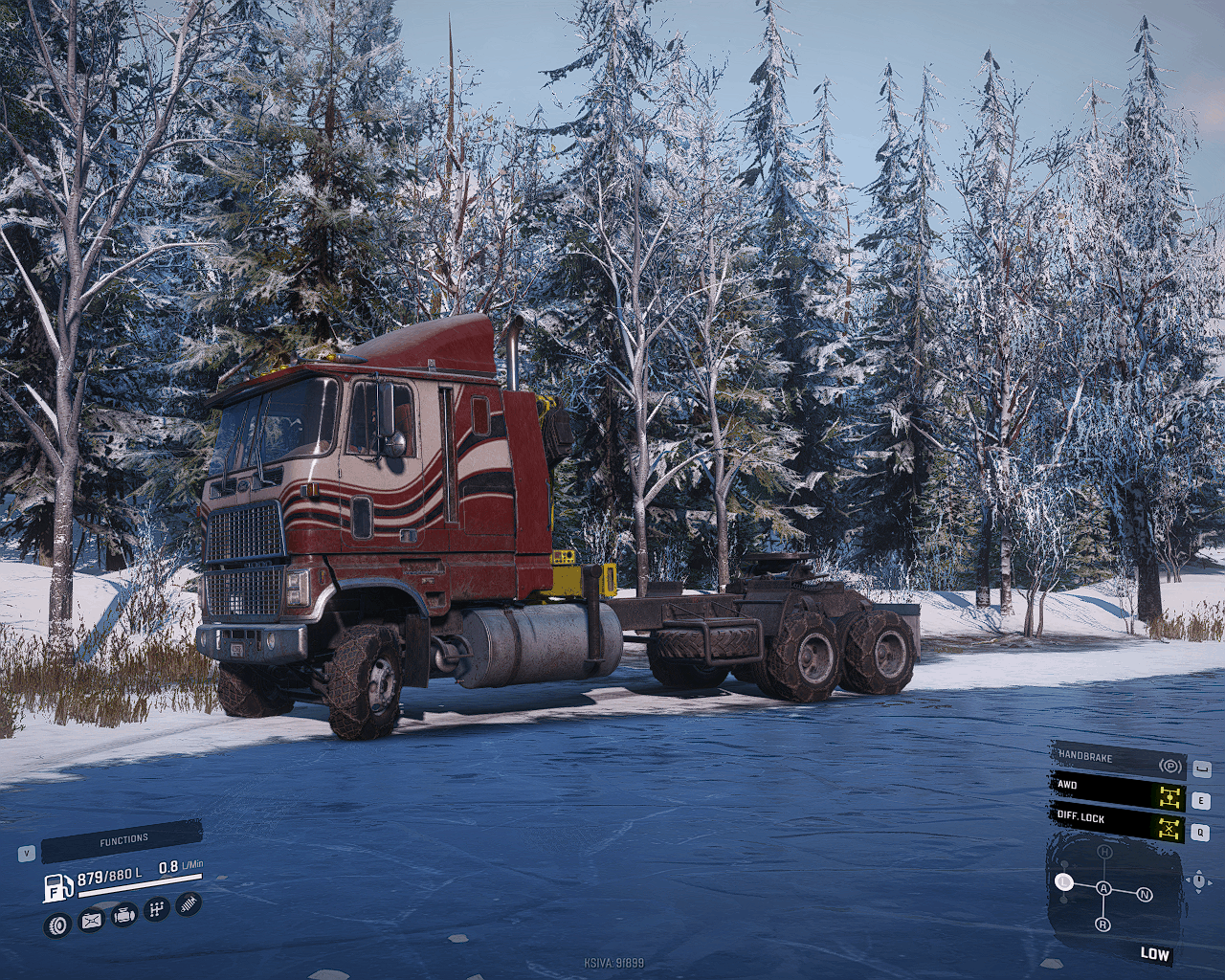Select the Low gear position
This screenshot has width=1225, height=980.
pos(1064,881)
